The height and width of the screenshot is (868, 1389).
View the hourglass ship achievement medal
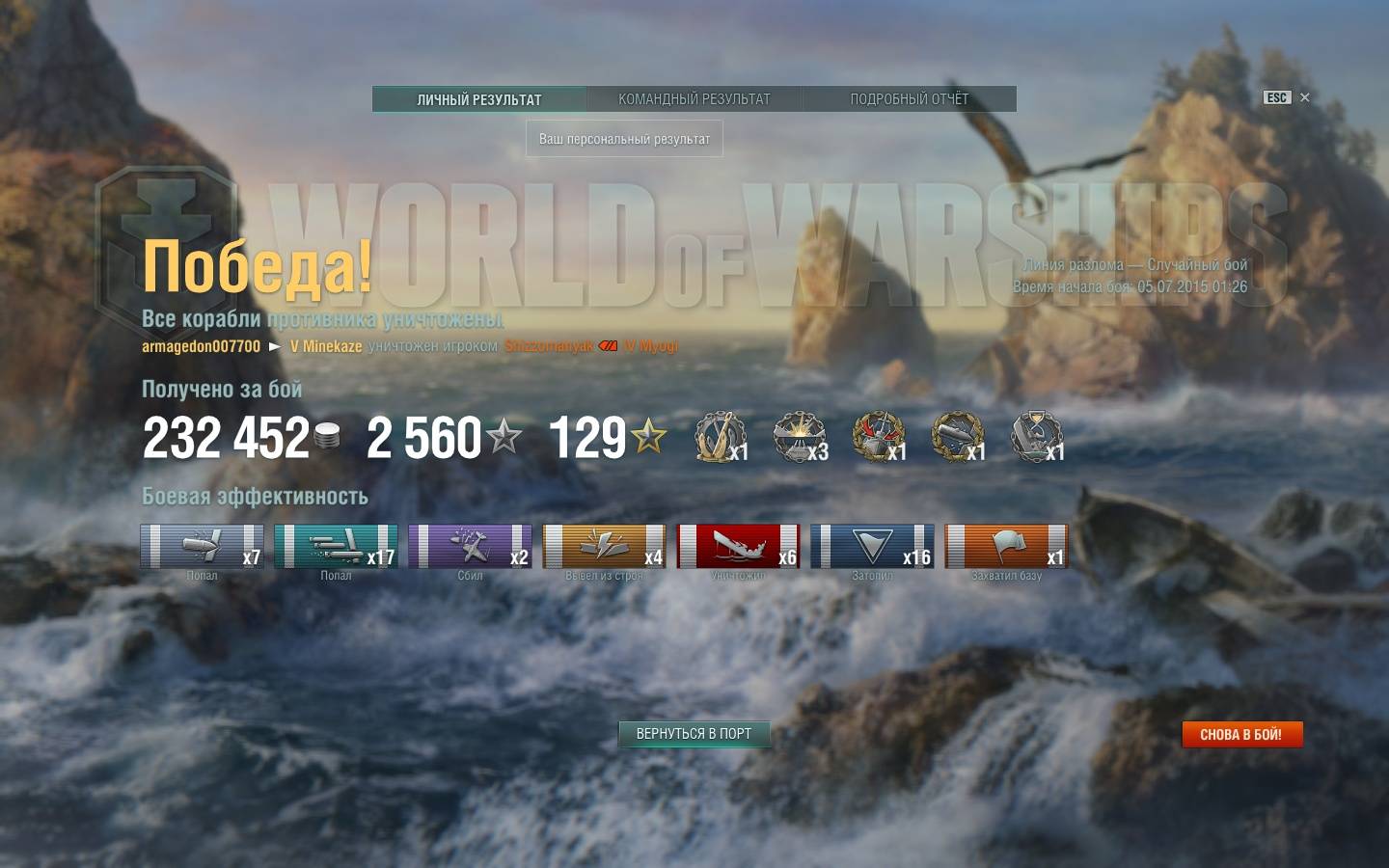tap(1036, 437)
